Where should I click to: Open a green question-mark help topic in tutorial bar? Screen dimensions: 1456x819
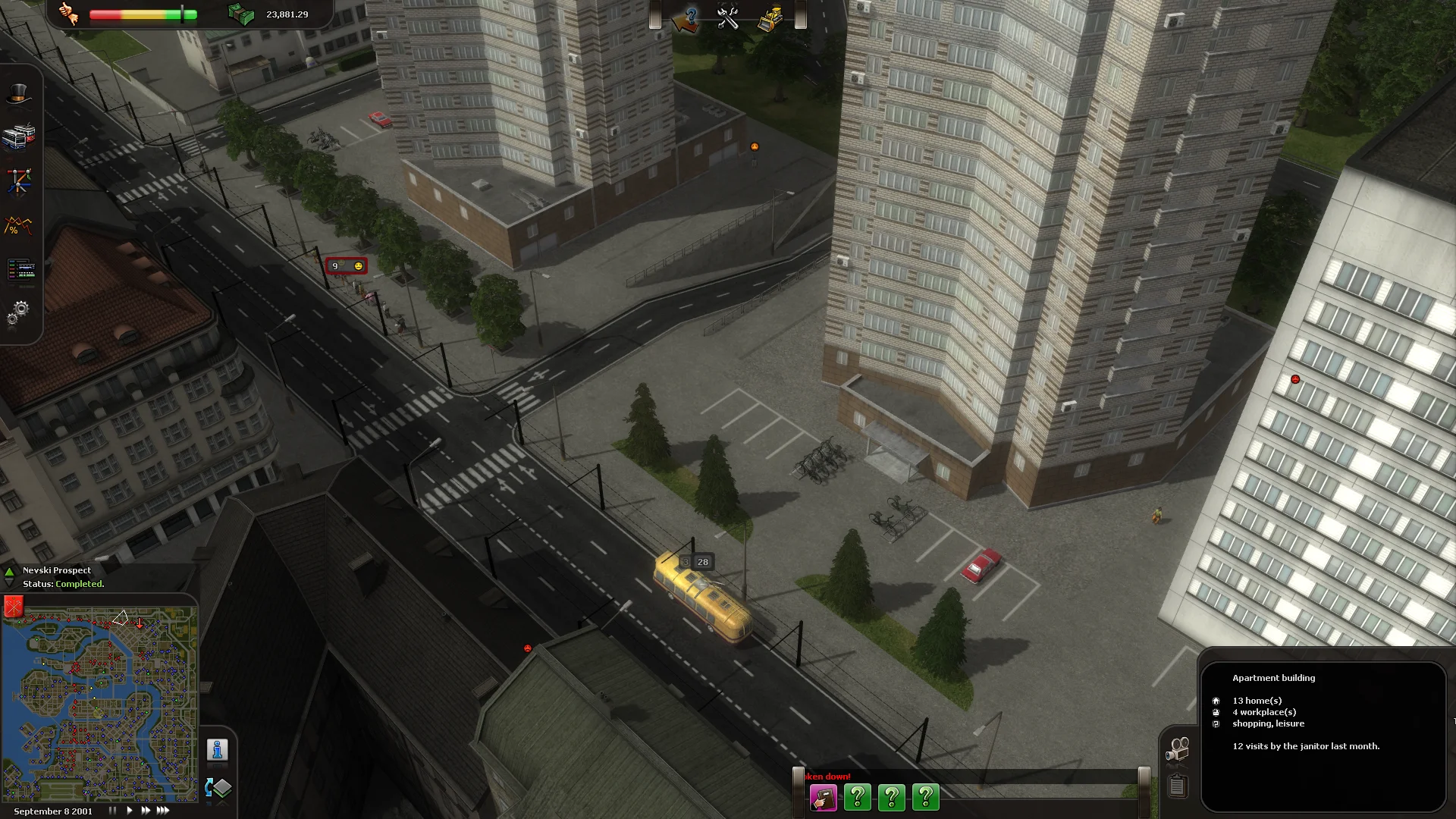[858, 797]
